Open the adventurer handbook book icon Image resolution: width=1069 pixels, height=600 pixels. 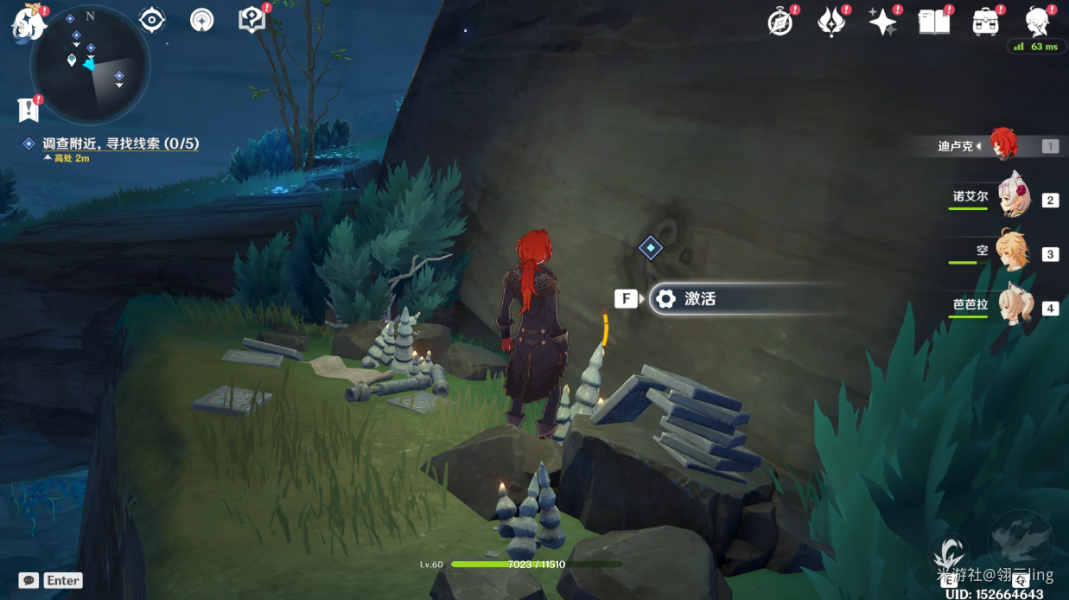click(934, 21)
